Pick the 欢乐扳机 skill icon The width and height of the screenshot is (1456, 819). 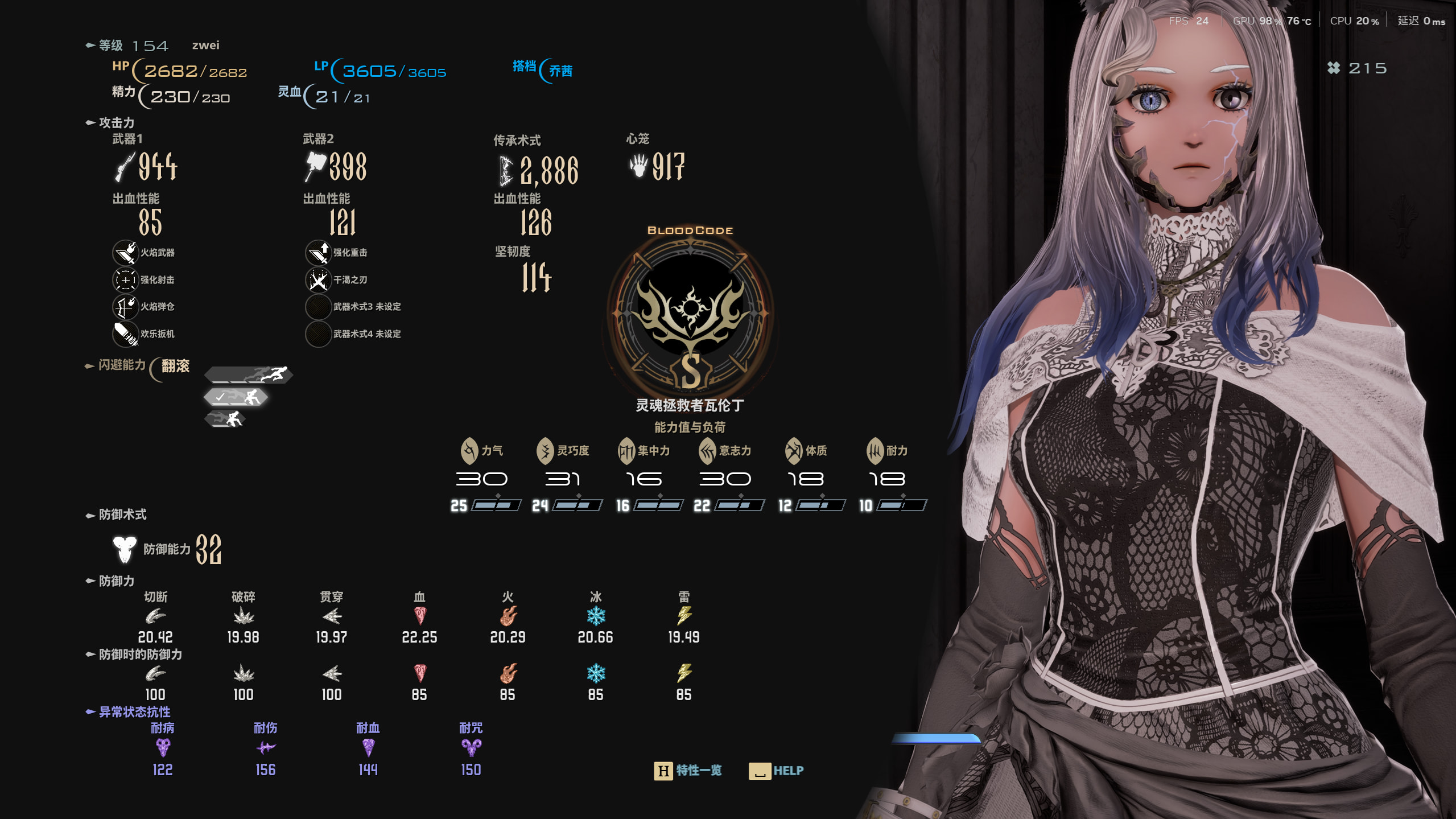click(125, 334)
